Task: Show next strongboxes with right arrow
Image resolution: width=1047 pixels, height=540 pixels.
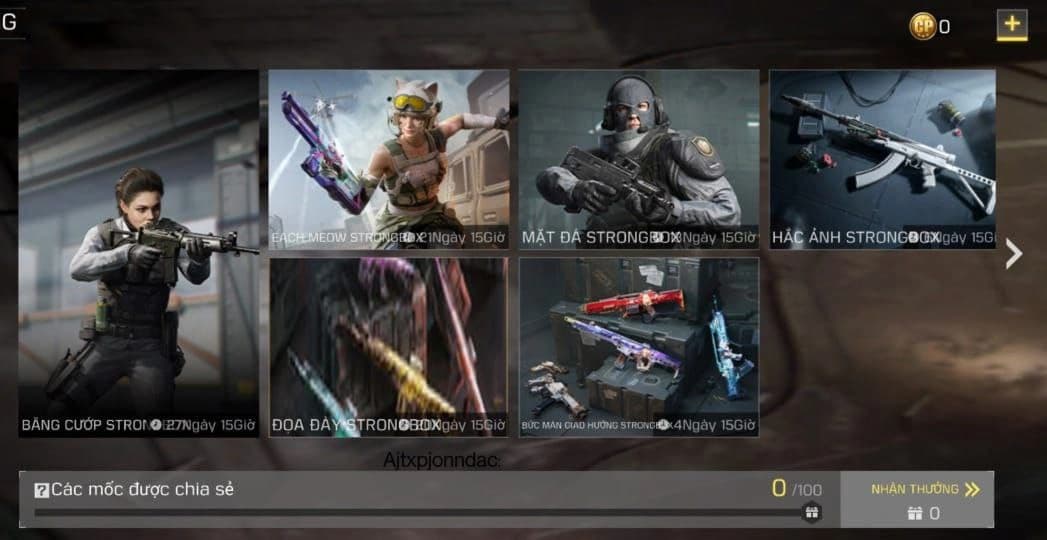Action: click(1014, 253)
